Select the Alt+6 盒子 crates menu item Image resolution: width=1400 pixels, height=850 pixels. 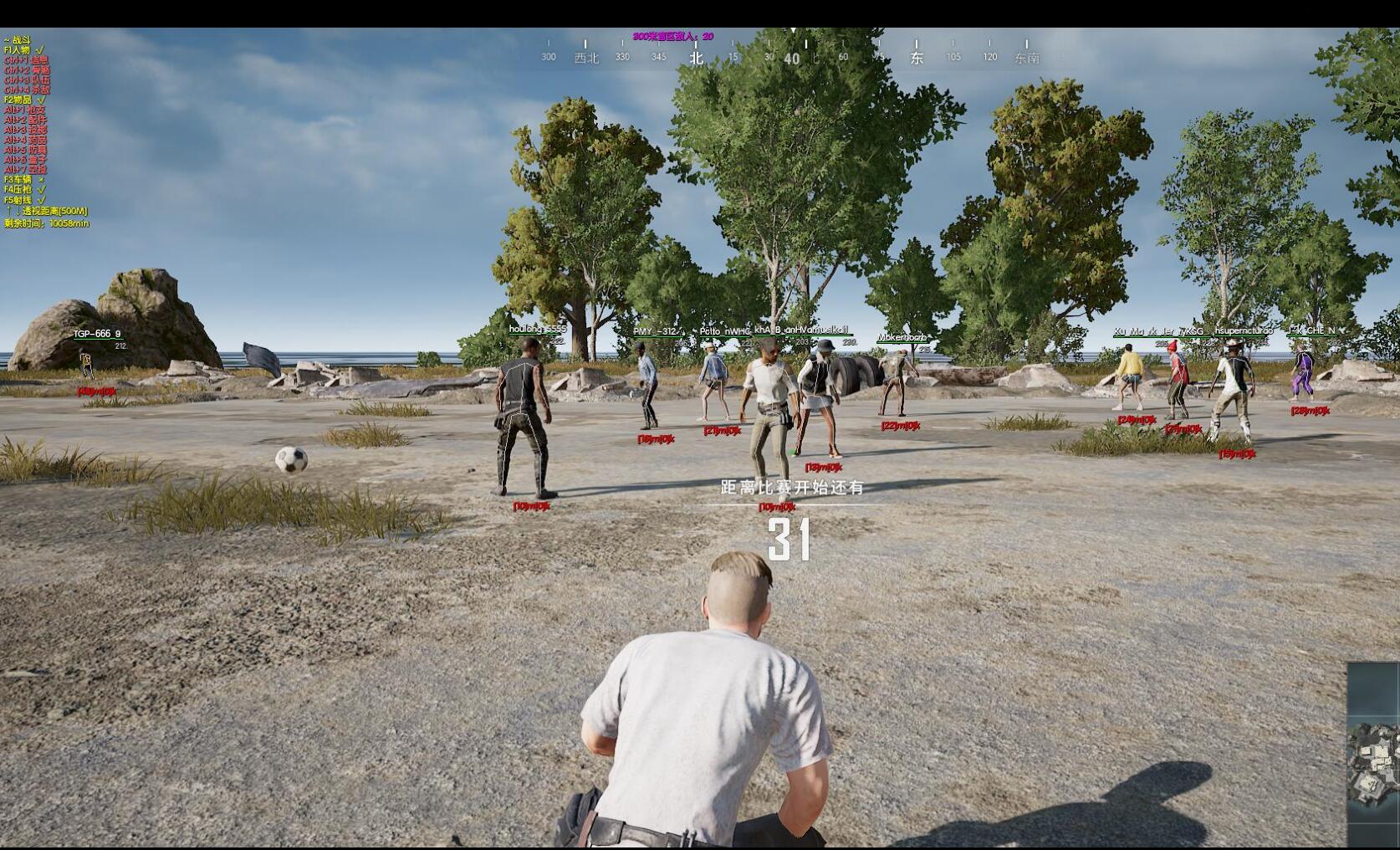[25, 160]
